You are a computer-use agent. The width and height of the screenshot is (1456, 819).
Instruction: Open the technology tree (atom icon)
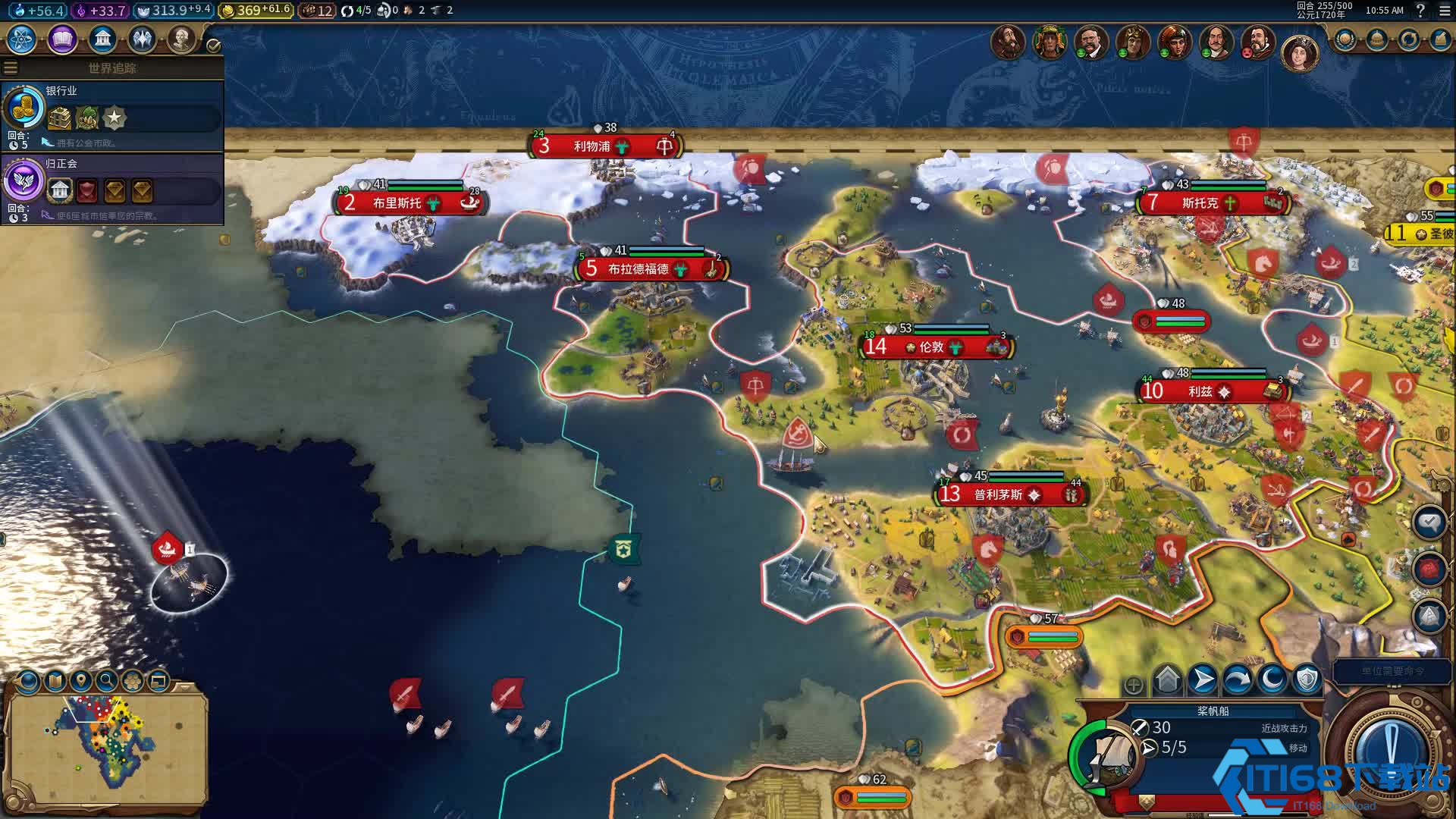coord(22,39)
